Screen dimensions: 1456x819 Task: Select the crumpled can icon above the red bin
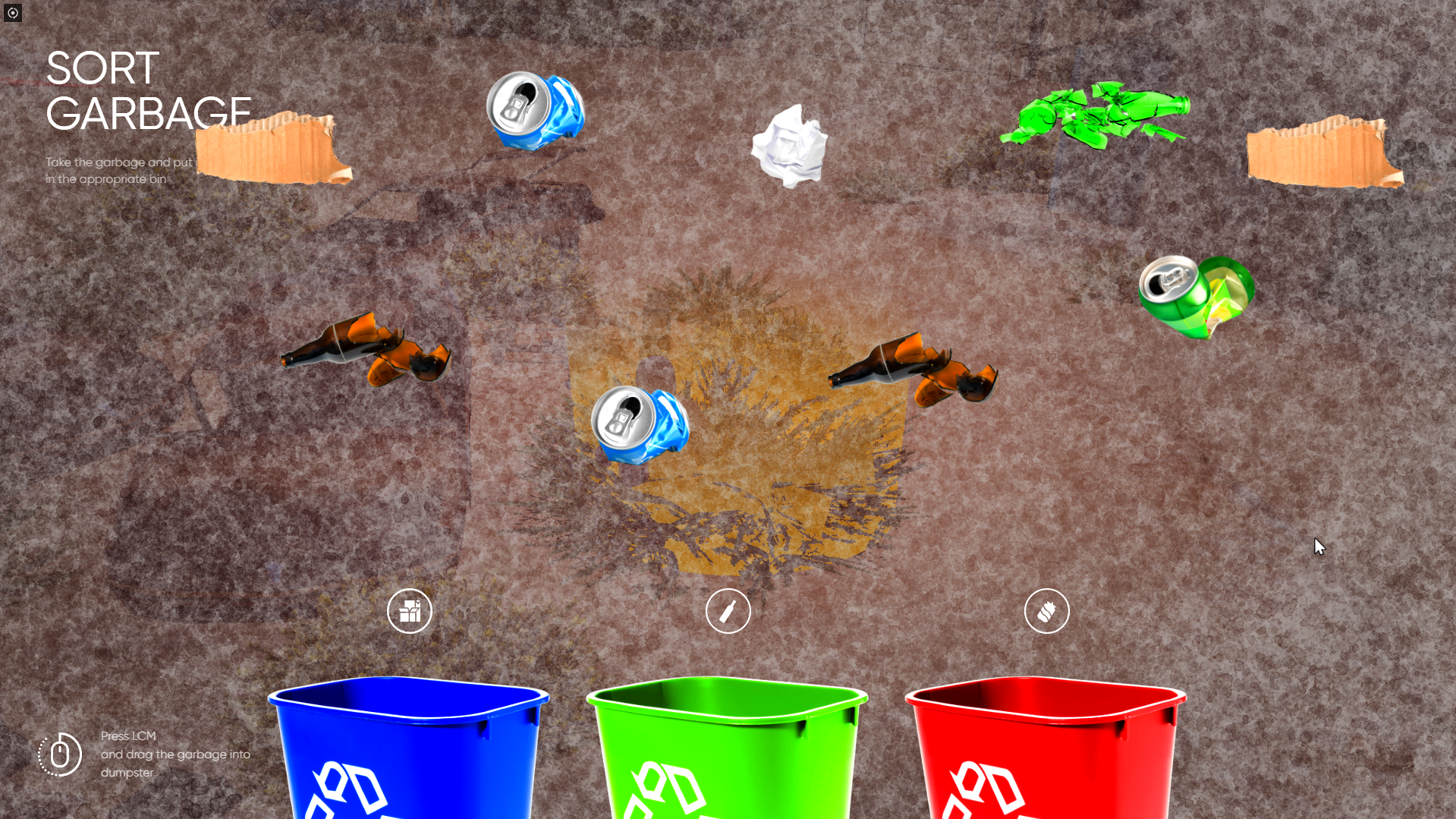click(1048, 610)
